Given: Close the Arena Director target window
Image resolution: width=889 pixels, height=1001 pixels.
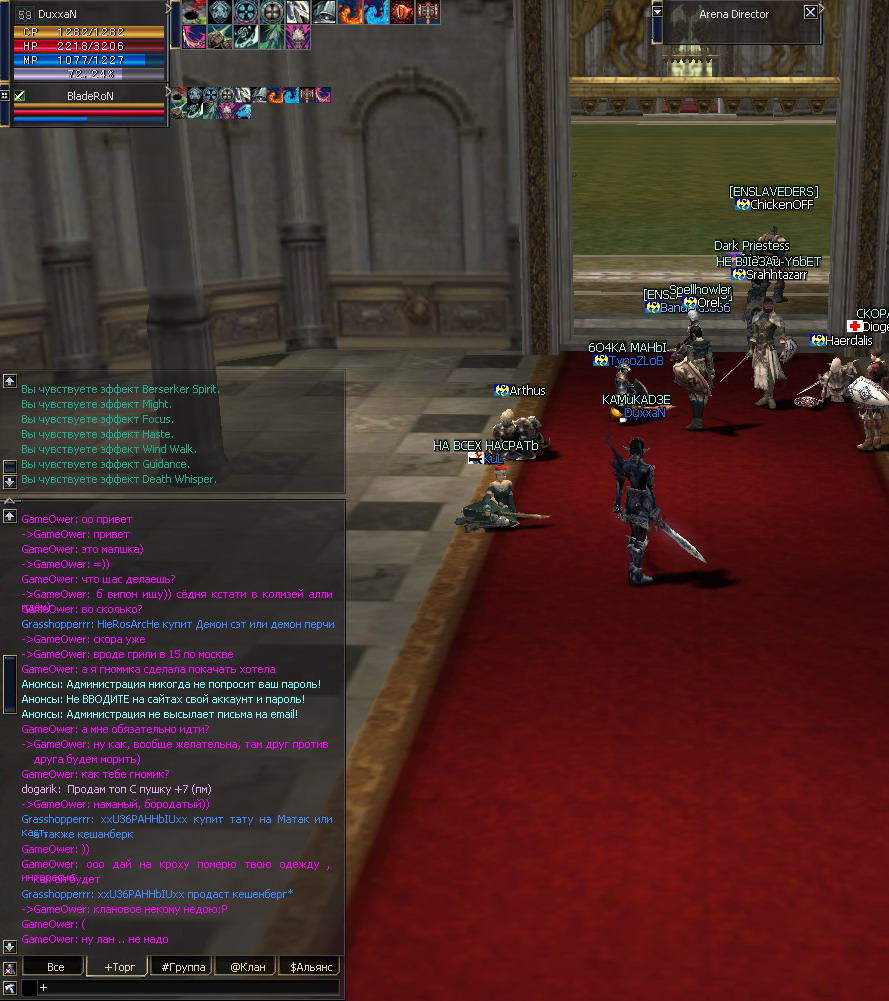Looking at the screenshot, I should click(x=810, y=13).
